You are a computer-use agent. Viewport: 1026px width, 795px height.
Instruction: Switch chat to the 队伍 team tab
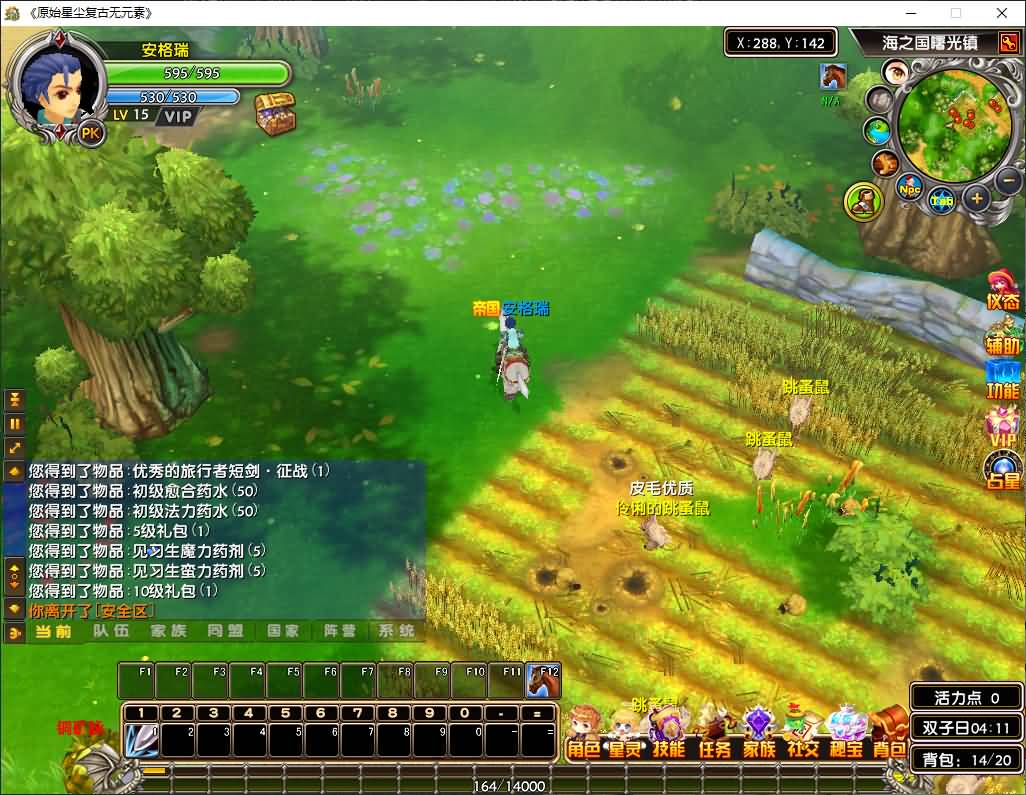click(x=111, y=631)
